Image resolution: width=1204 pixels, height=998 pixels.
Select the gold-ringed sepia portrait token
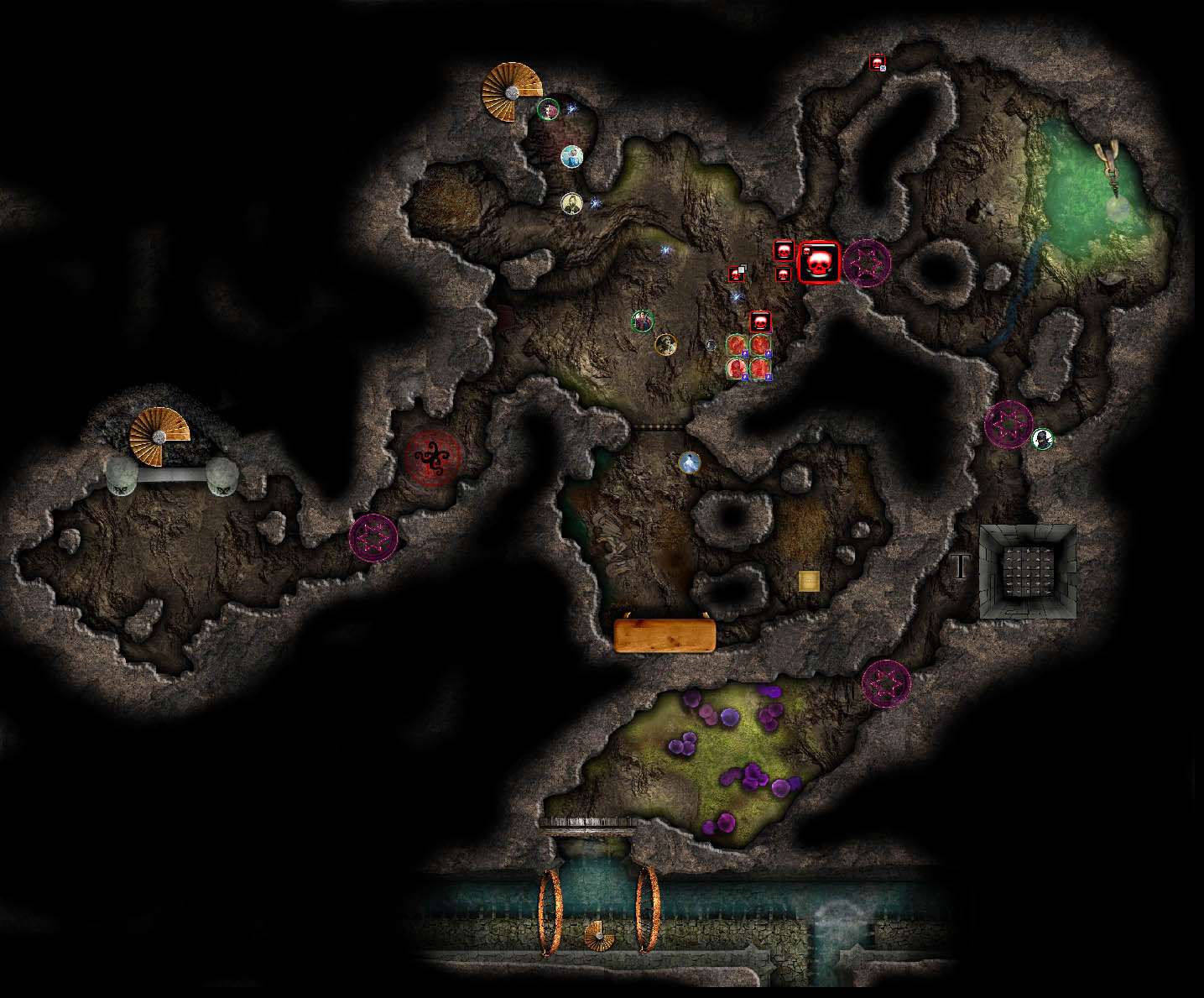point(665,344)
